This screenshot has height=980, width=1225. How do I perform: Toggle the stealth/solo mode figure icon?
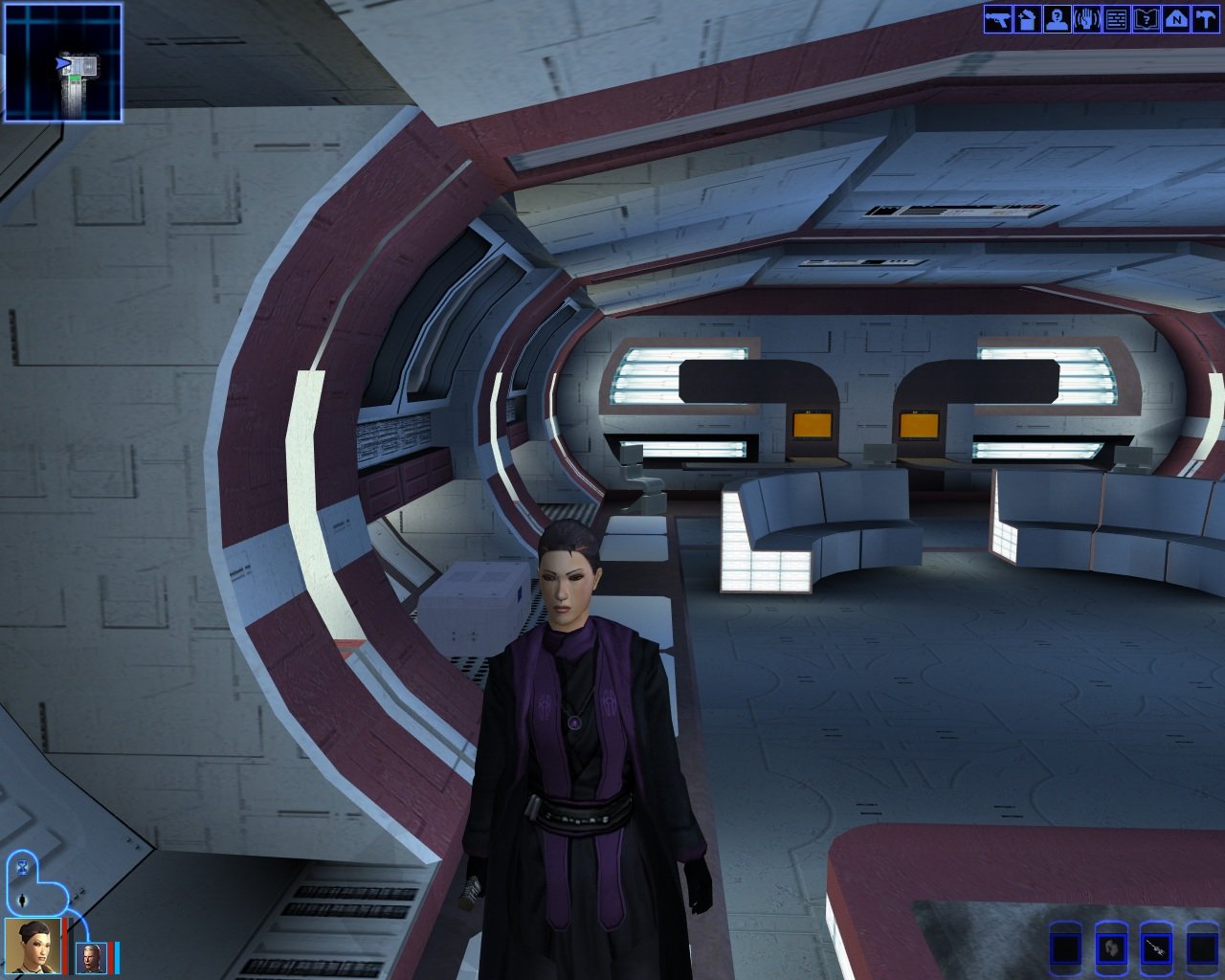click(21, 900)
